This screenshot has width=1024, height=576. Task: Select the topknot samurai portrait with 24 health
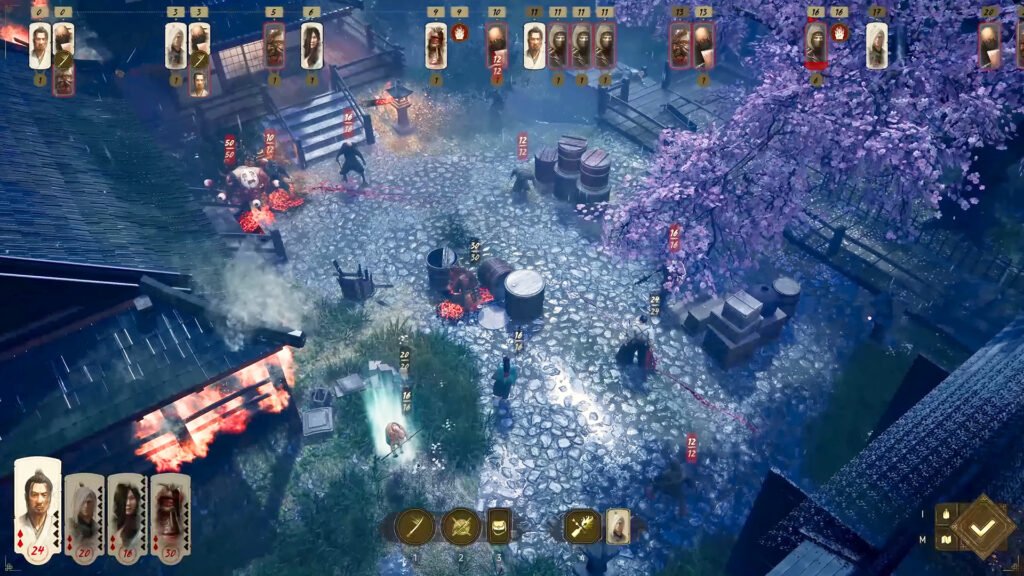tap(38, 511)
